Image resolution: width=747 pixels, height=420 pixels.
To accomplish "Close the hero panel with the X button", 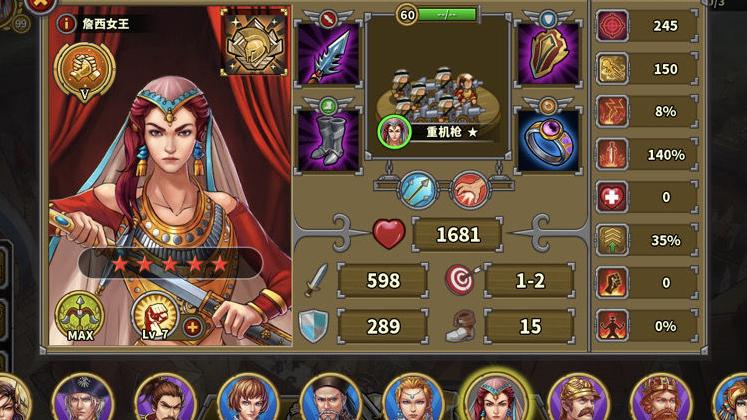I will pyautogui.click(x=40, y=4).
